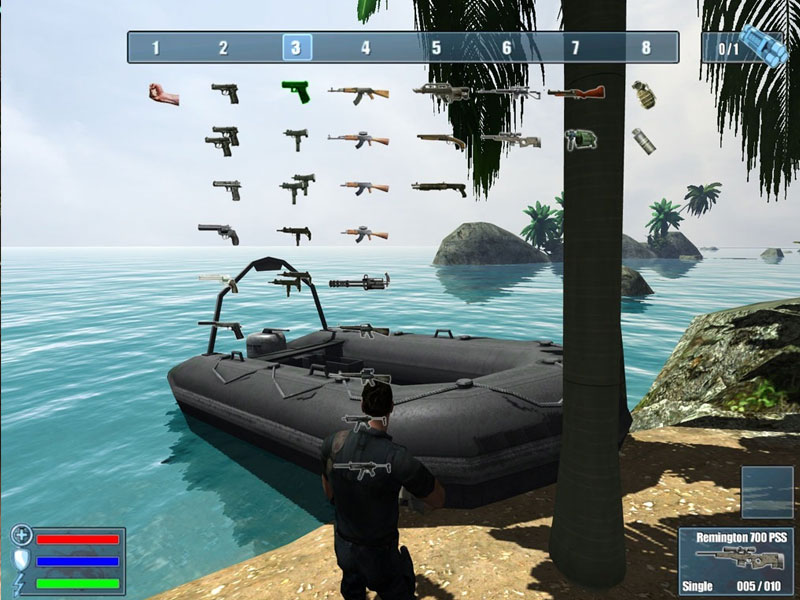Equip the frag grenade
The height and width of the screenshot is (600, 800).
[644, 94]
